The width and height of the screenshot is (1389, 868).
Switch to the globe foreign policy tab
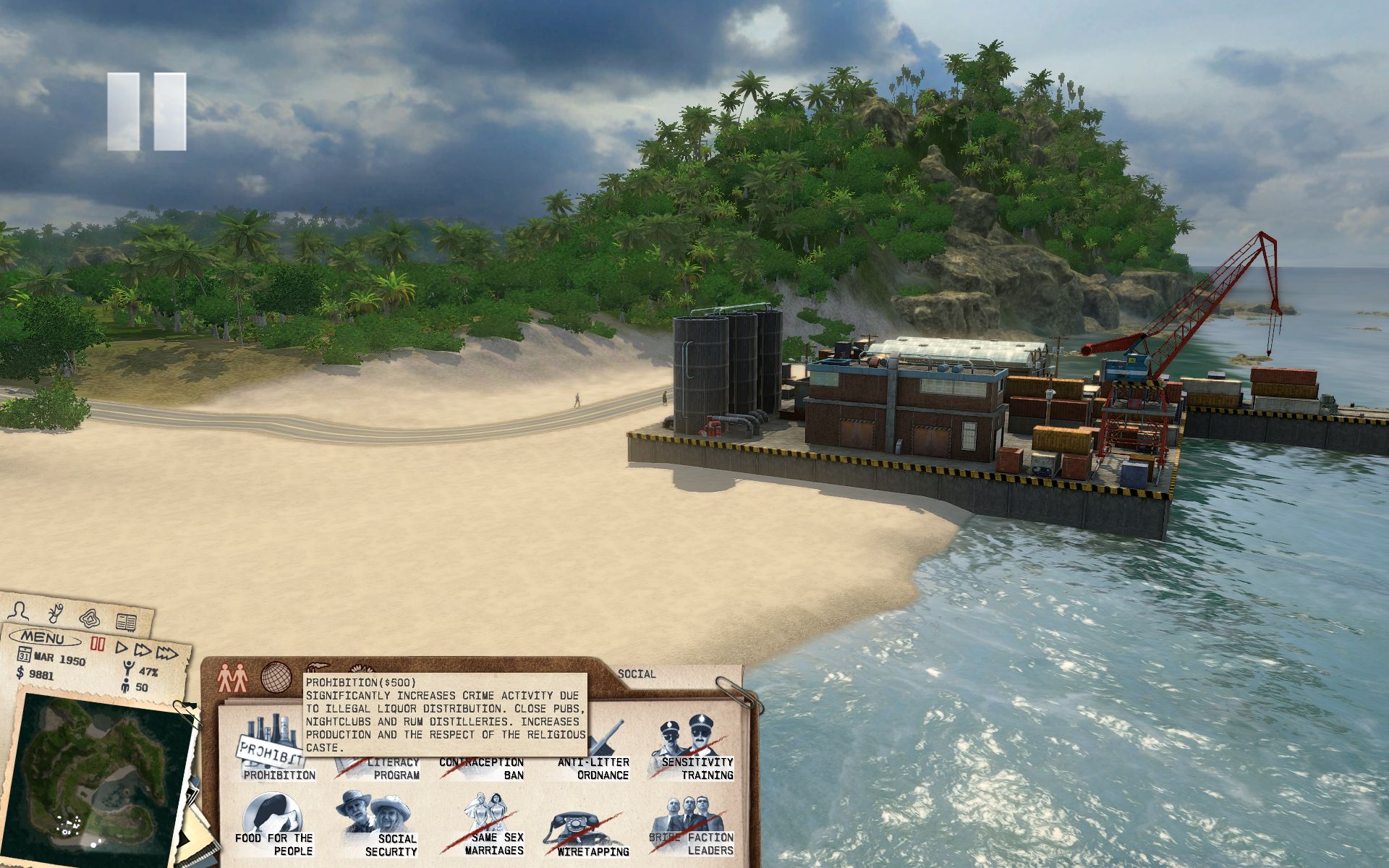(276, 678)
